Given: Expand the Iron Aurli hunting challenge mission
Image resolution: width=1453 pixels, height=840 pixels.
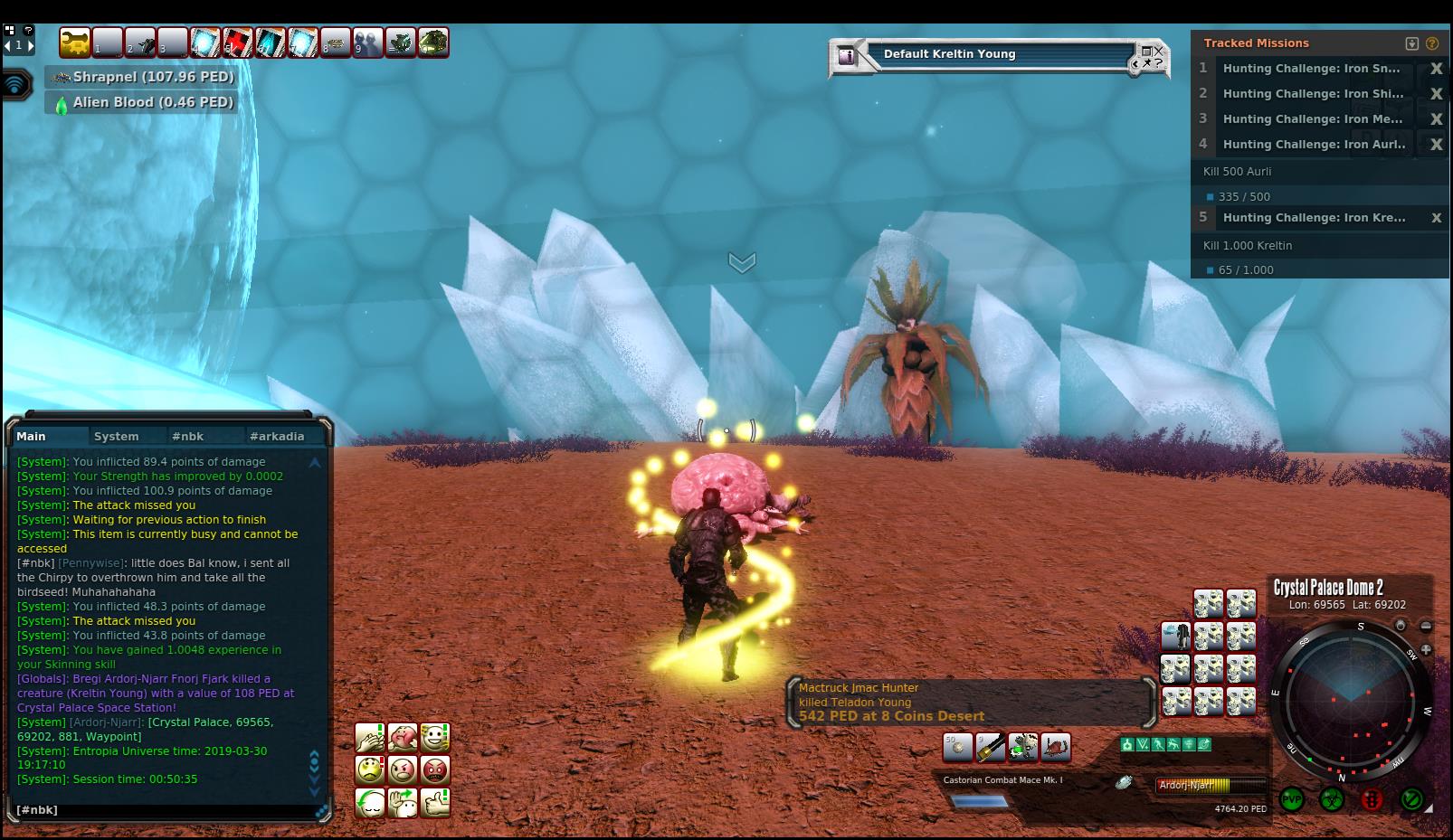Looking at the screenshot, I should pyautogui.click(x=1314, y=144).
